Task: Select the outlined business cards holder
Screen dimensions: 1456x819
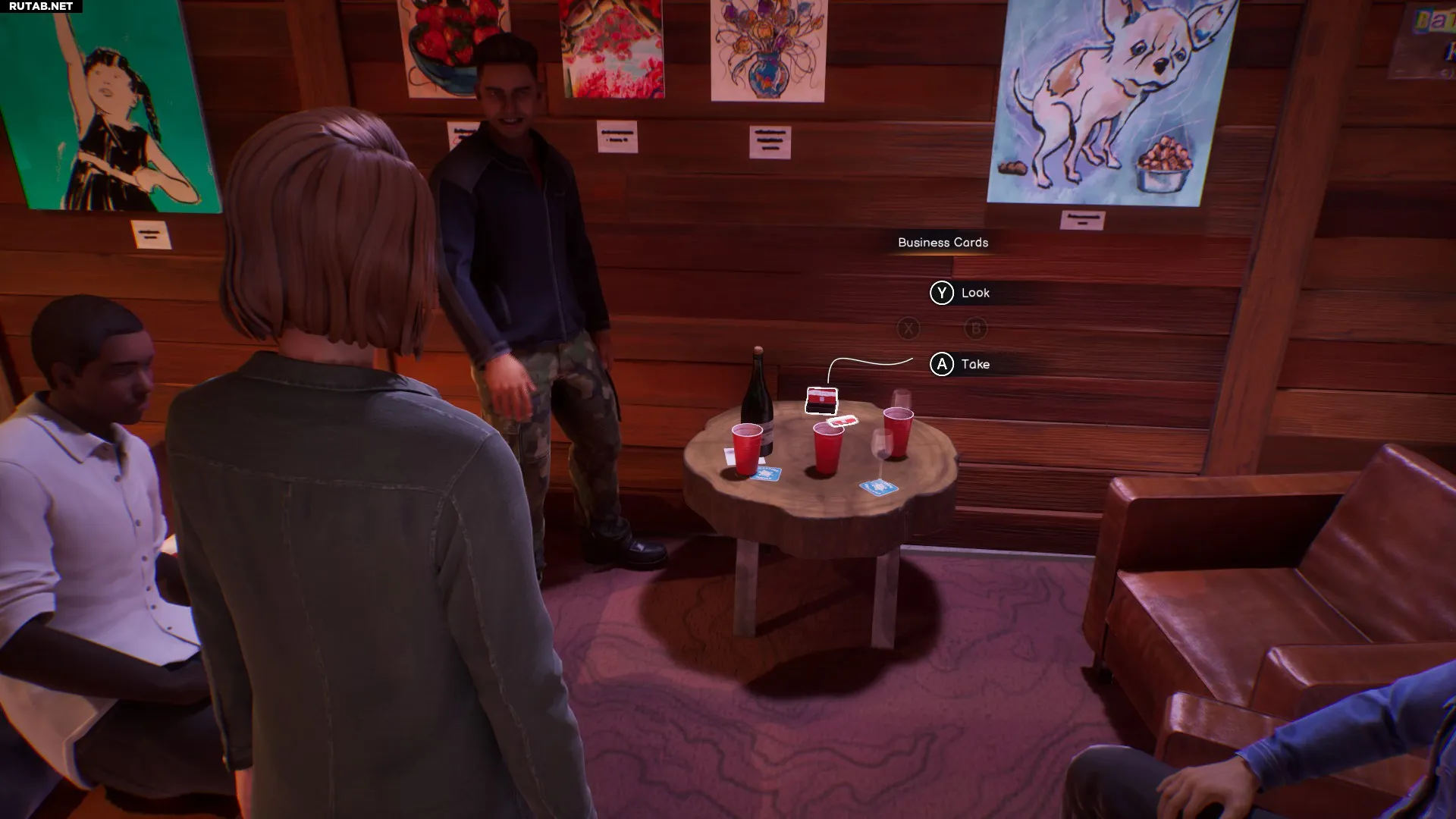Action: pos(821,400)
